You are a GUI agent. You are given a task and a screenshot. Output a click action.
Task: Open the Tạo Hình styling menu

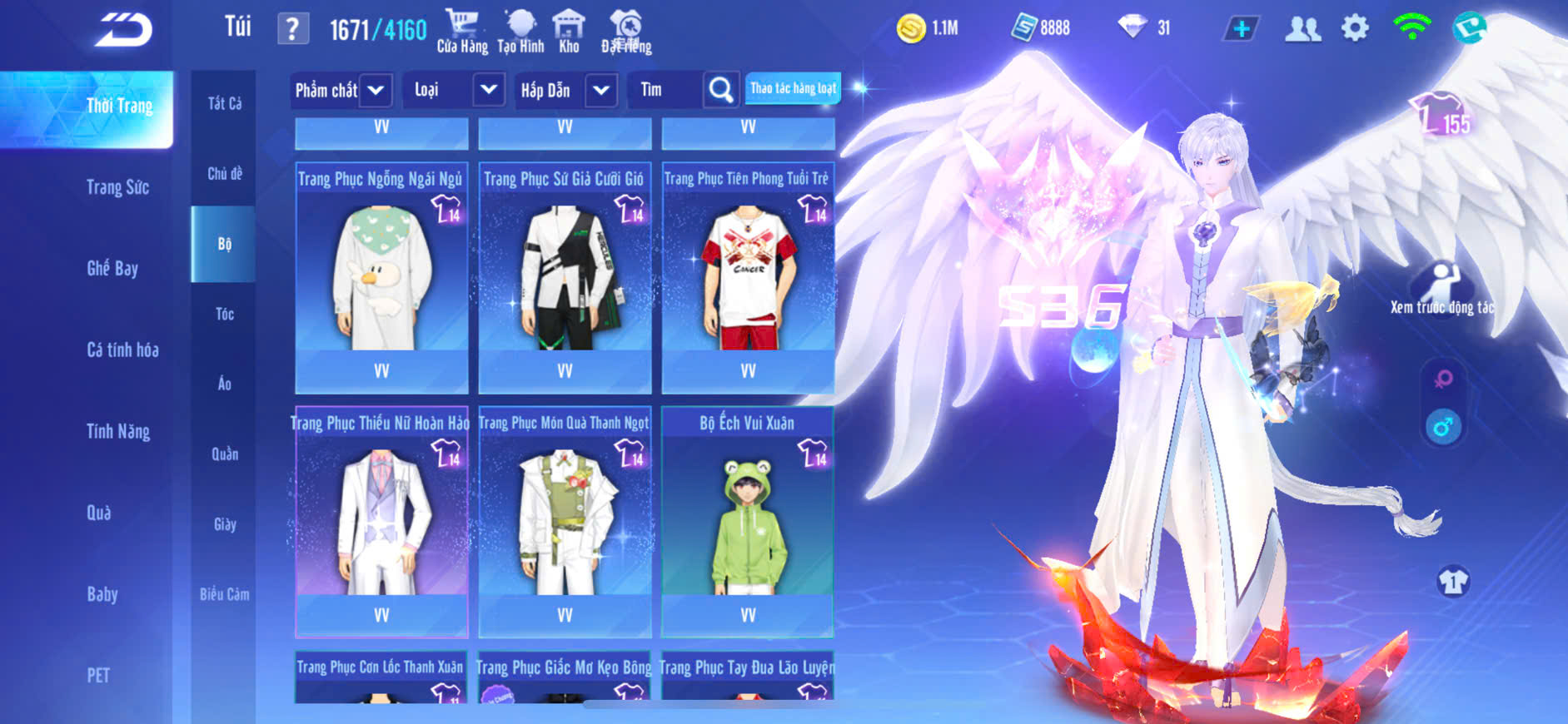pyautogui.click(x=520, y=32)
